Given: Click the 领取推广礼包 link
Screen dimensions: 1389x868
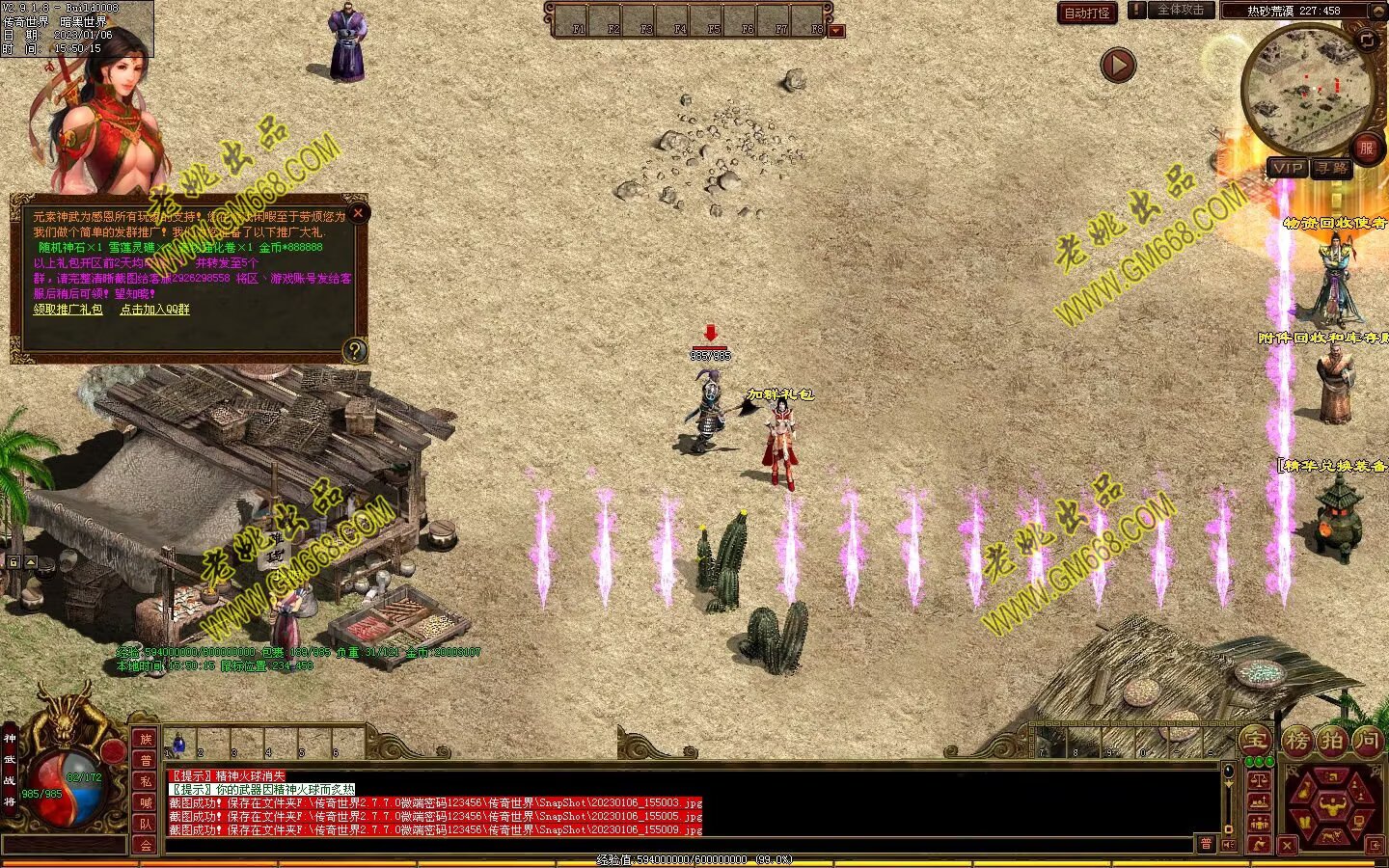Looking at the screenshot, I should pyautogui.click(x=68, y=310).
